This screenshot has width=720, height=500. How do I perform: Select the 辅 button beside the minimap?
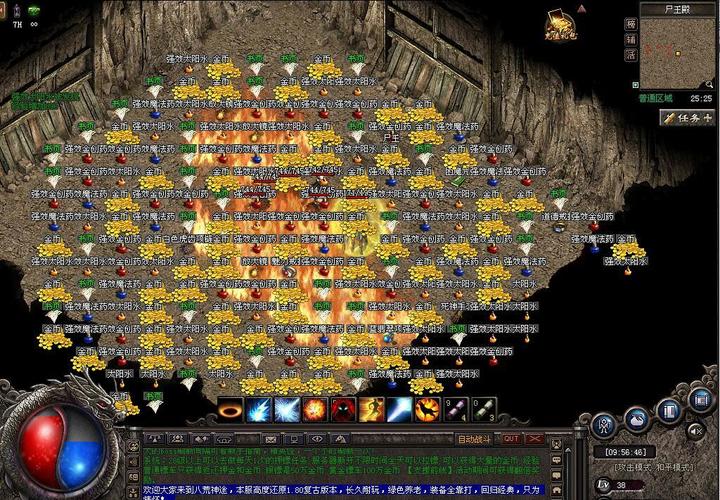click(630, 39)
